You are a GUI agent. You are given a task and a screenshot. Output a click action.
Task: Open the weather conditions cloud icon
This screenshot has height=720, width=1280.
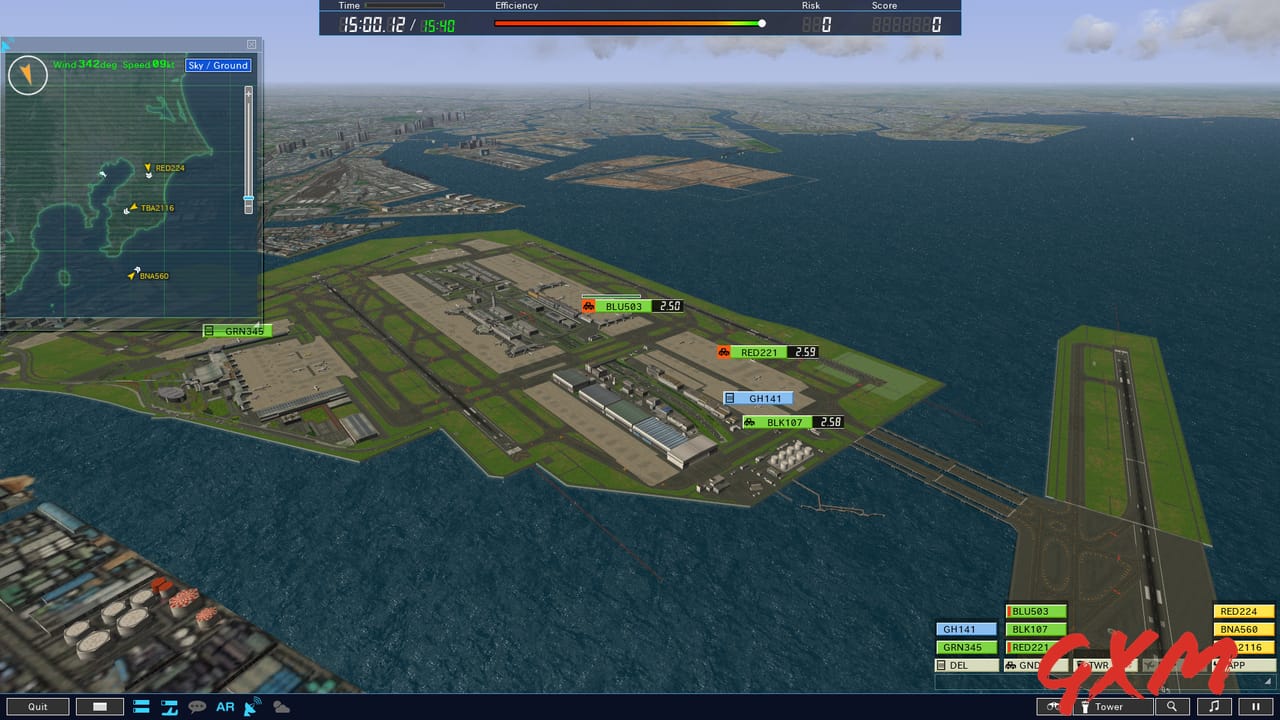[281, 707]
